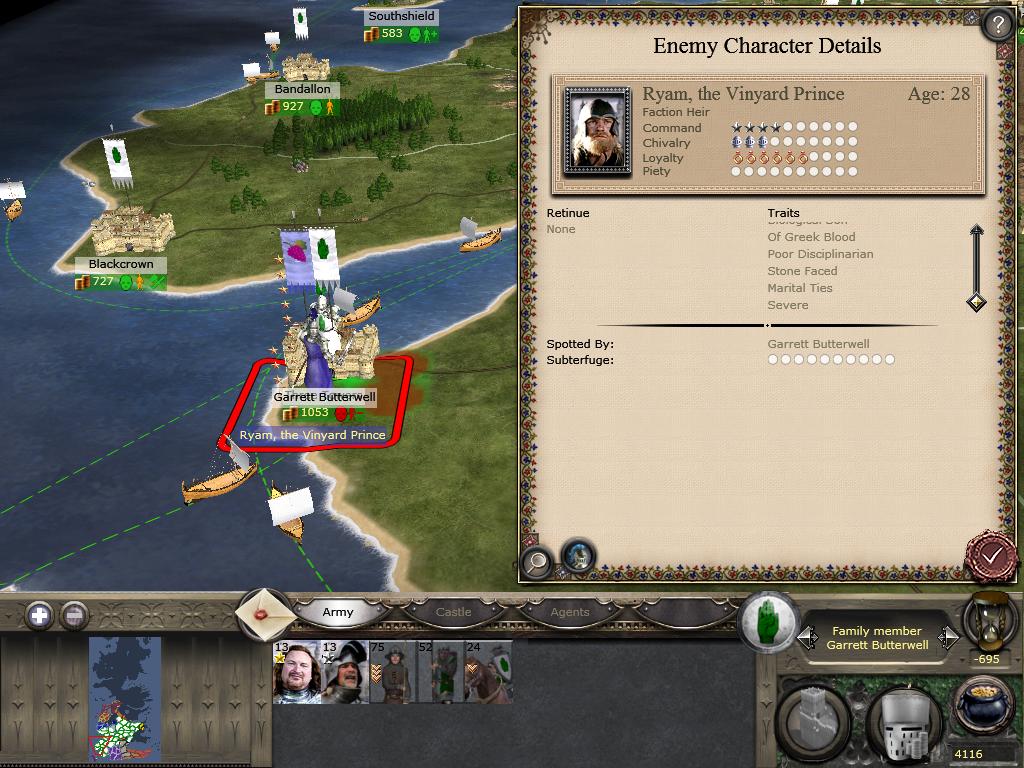Close the panel with the checkmark seal
Screen dimensions: 1024x768
coord(992,555)
